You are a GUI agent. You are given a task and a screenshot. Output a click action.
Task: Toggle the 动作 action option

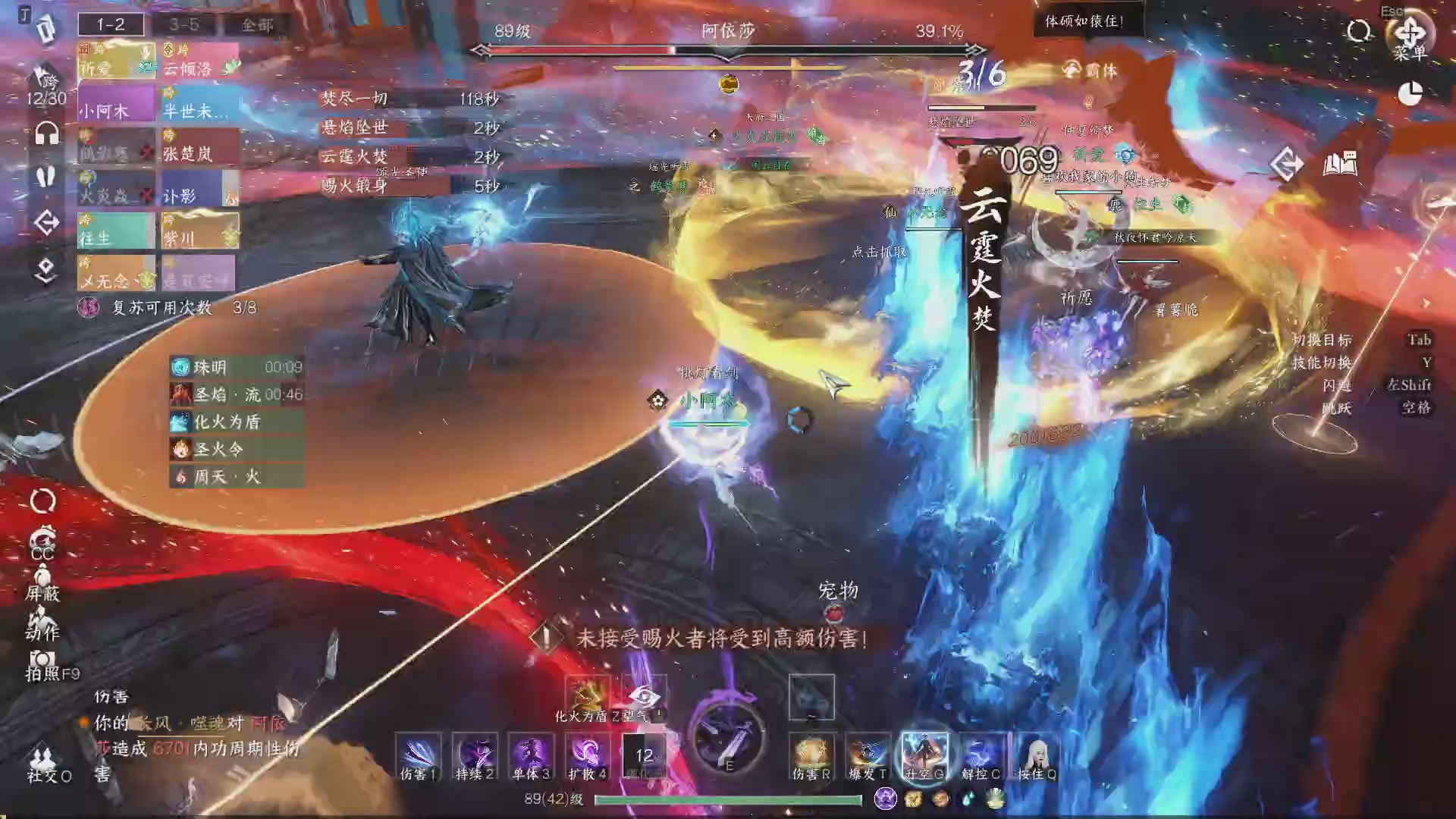(x=44, y=626)
